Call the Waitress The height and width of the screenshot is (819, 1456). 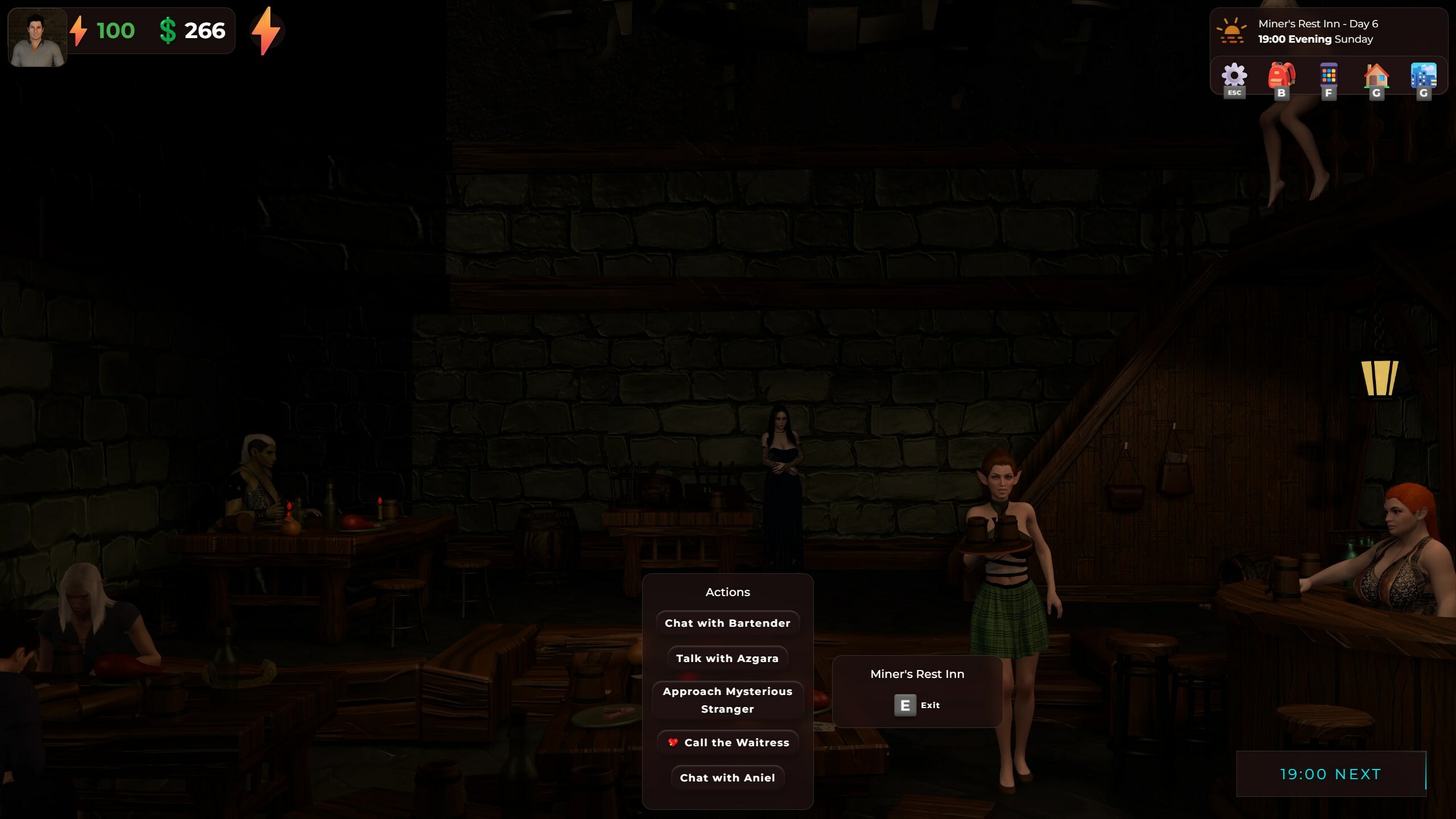(x=729, y=742)
